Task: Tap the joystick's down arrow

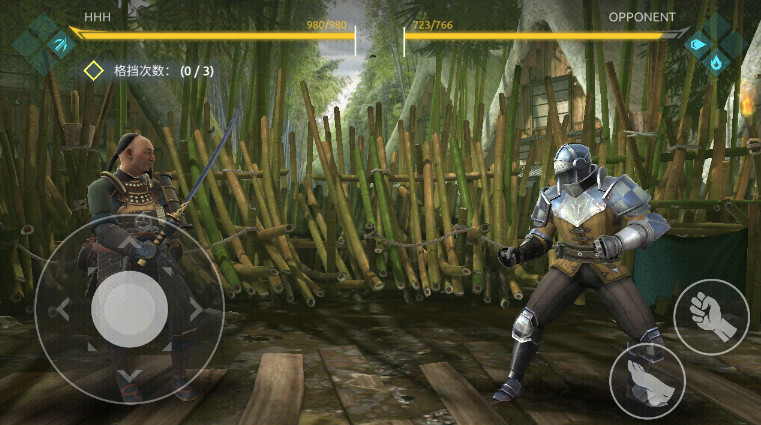Action: pyautogui.click(x=129, y=376)
